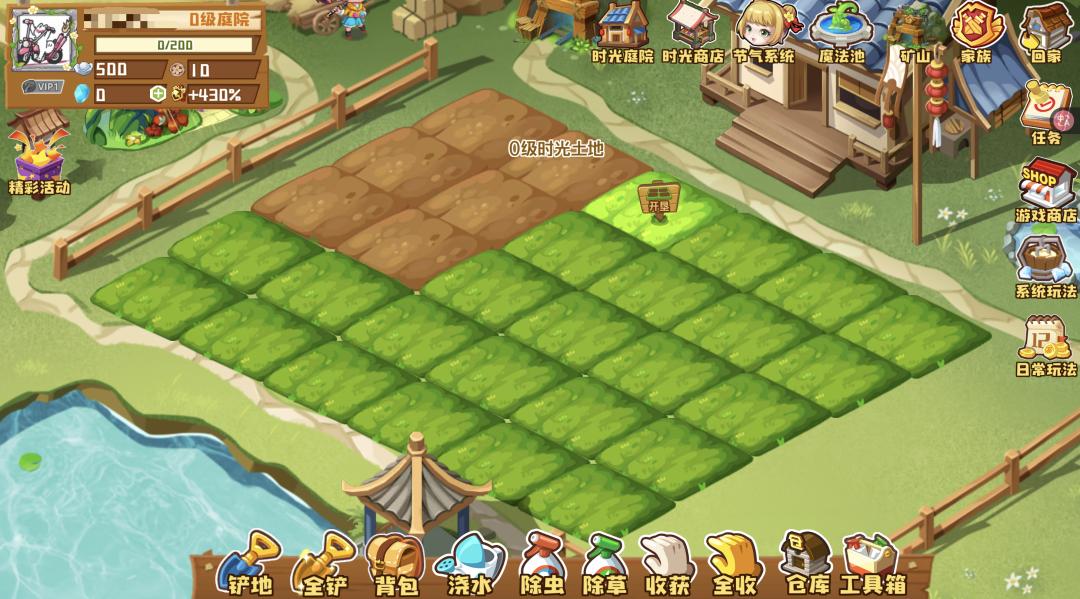Open 精彩活动 events chest
Viewport: 1080px width, 599px height.
click(x=37, y=155)
